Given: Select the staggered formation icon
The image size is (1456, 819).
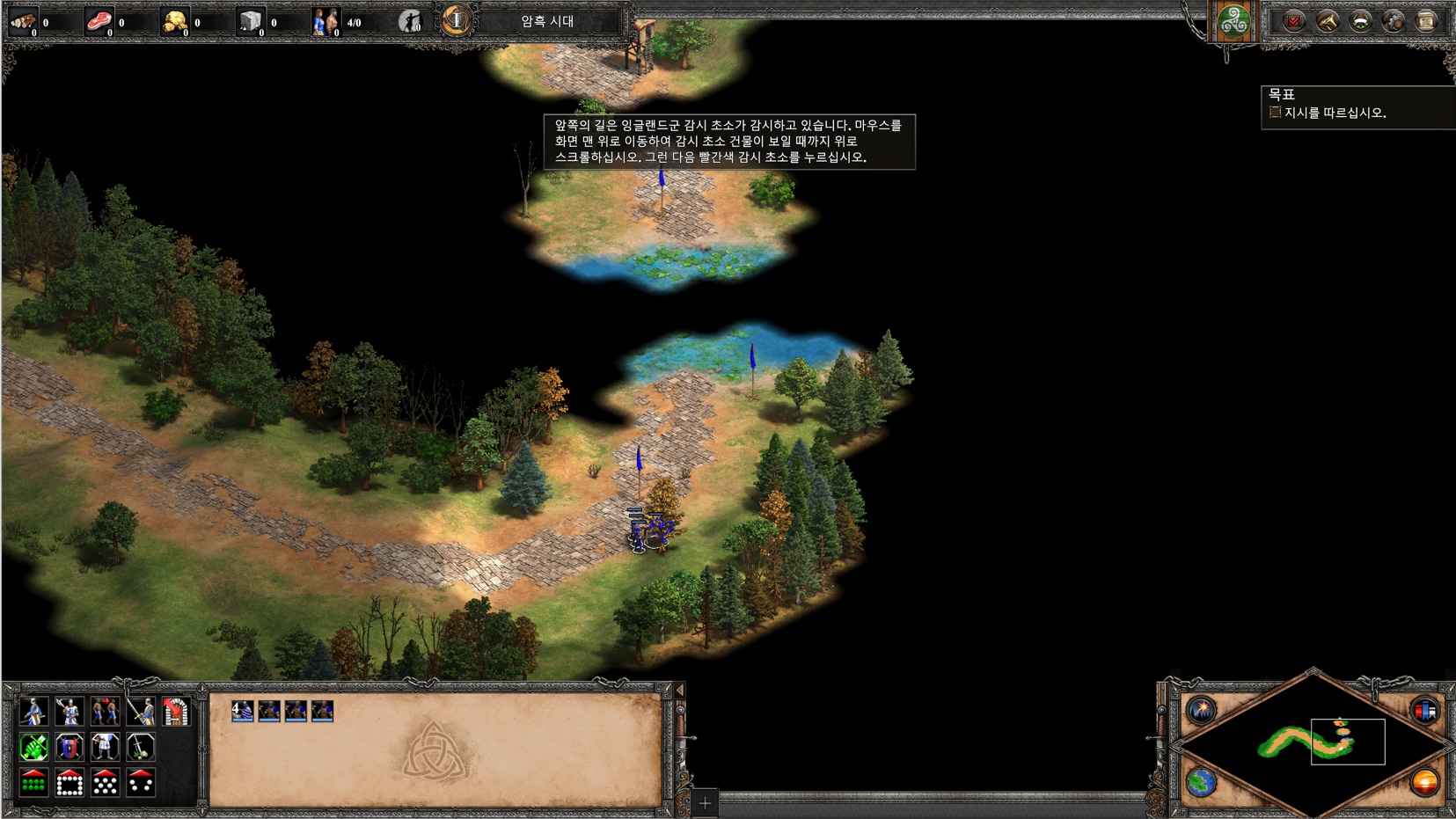Looking at the screenshot, I should 105,782.
